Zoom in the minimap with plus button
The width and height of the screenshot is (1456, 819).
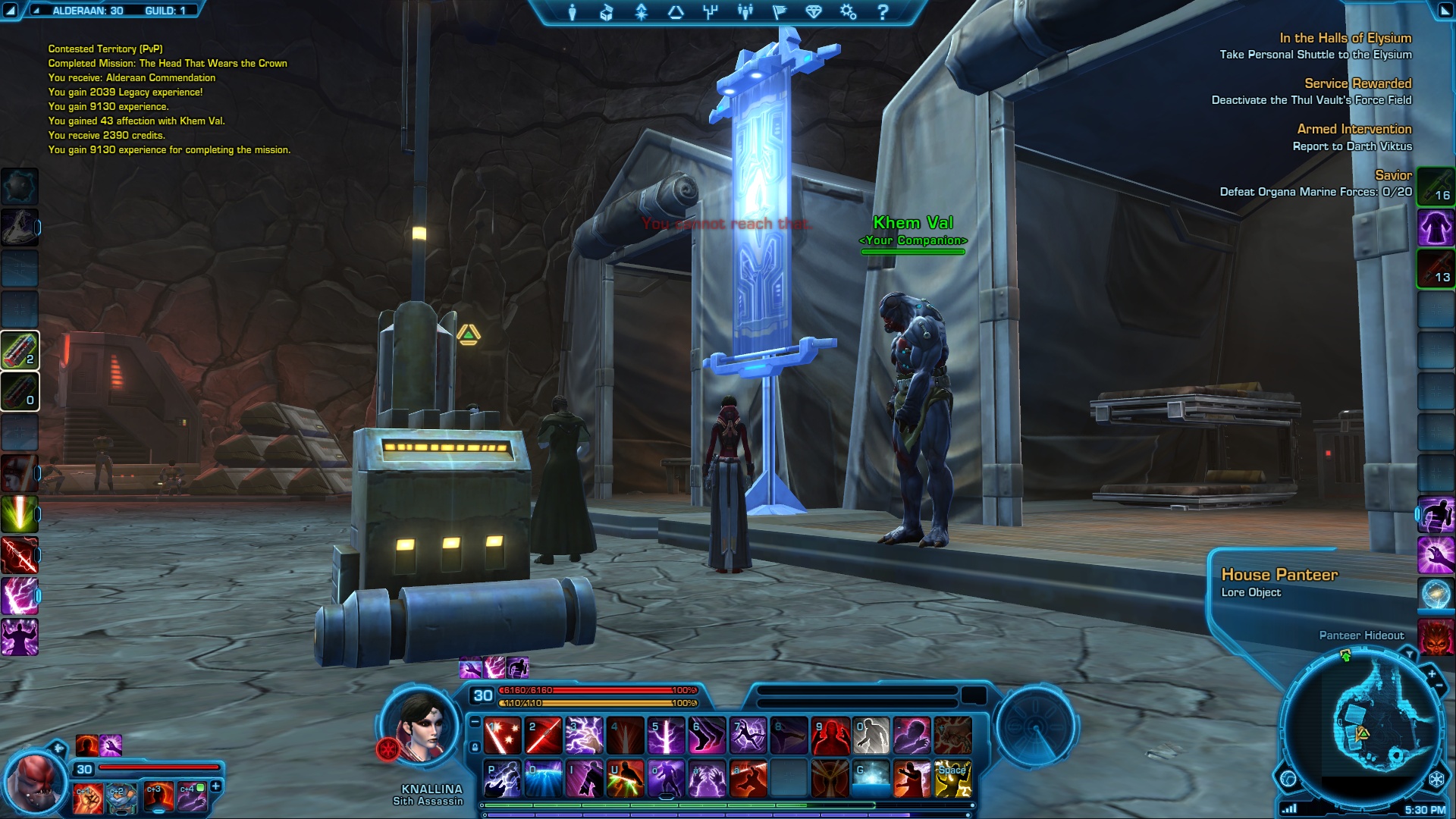pos(1432,673)
